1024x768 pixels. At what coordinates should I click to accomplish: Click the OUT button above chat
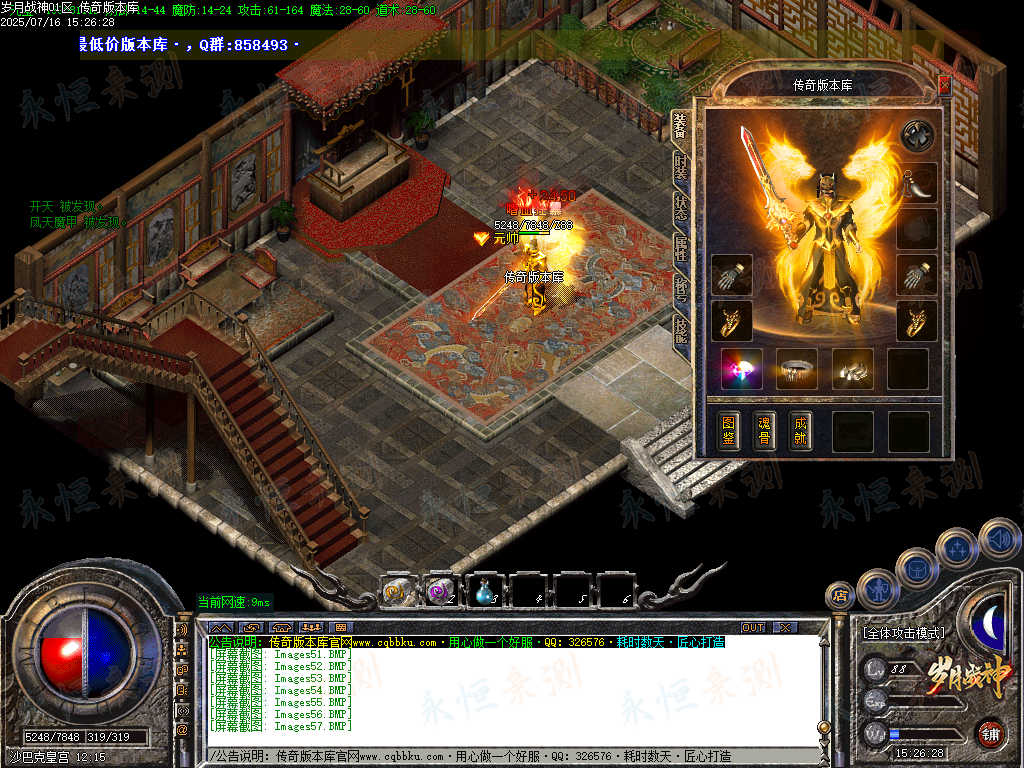[752, 627]
